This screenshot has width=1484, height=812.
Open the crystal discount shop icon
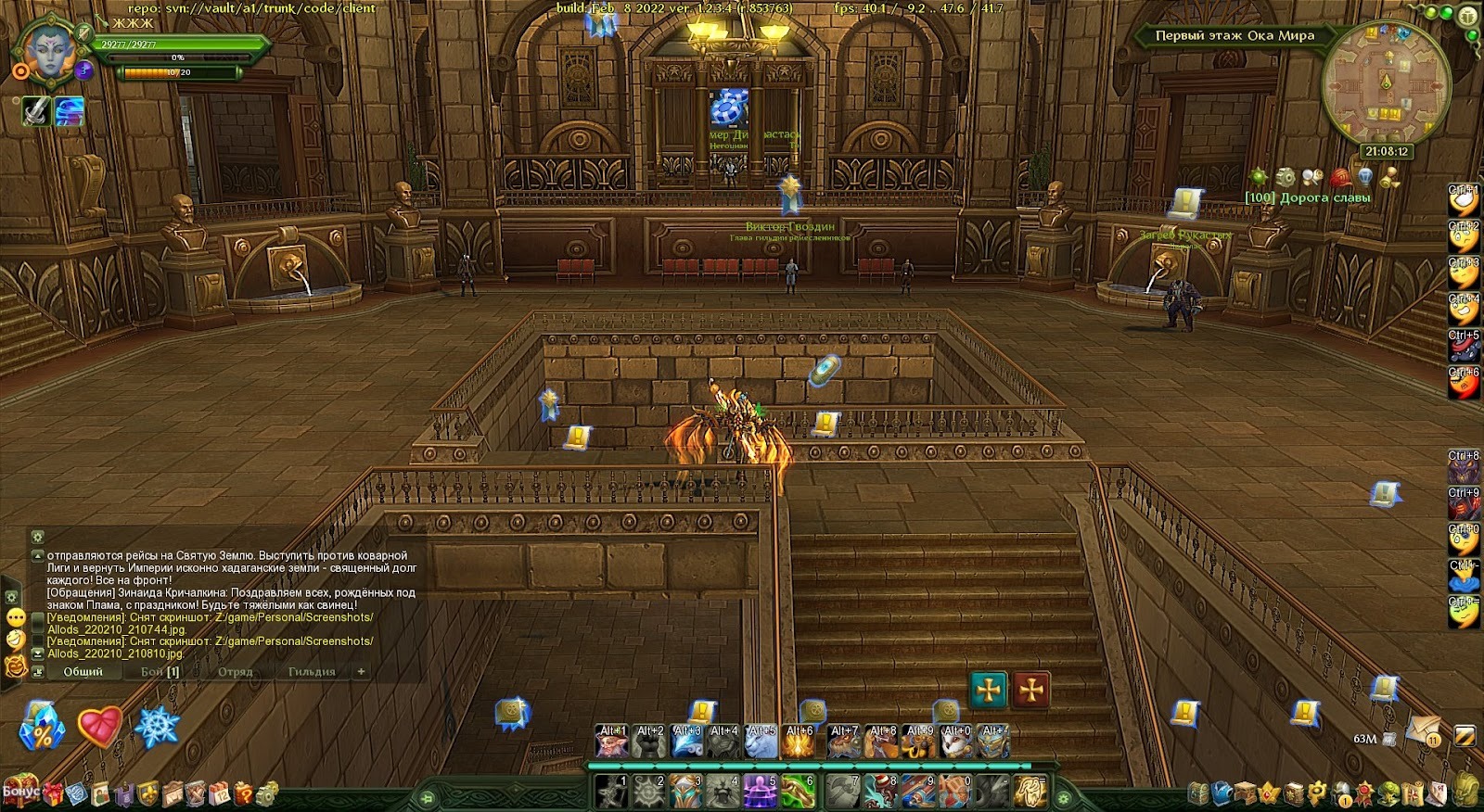click(x=41, y=728)
